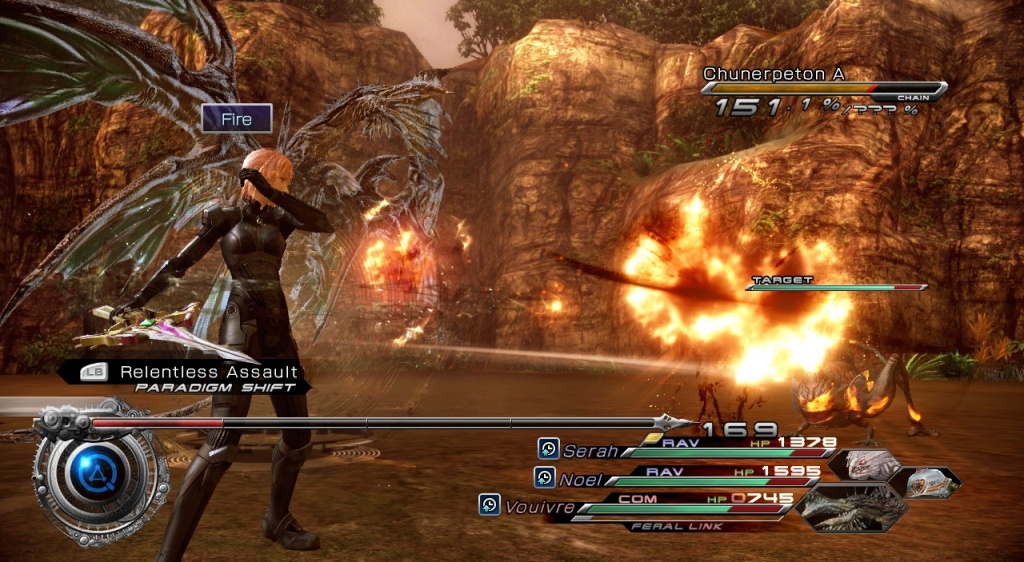Choose the small helmeted monster portrait
The image size is (1024, 562).
(925, 482)
